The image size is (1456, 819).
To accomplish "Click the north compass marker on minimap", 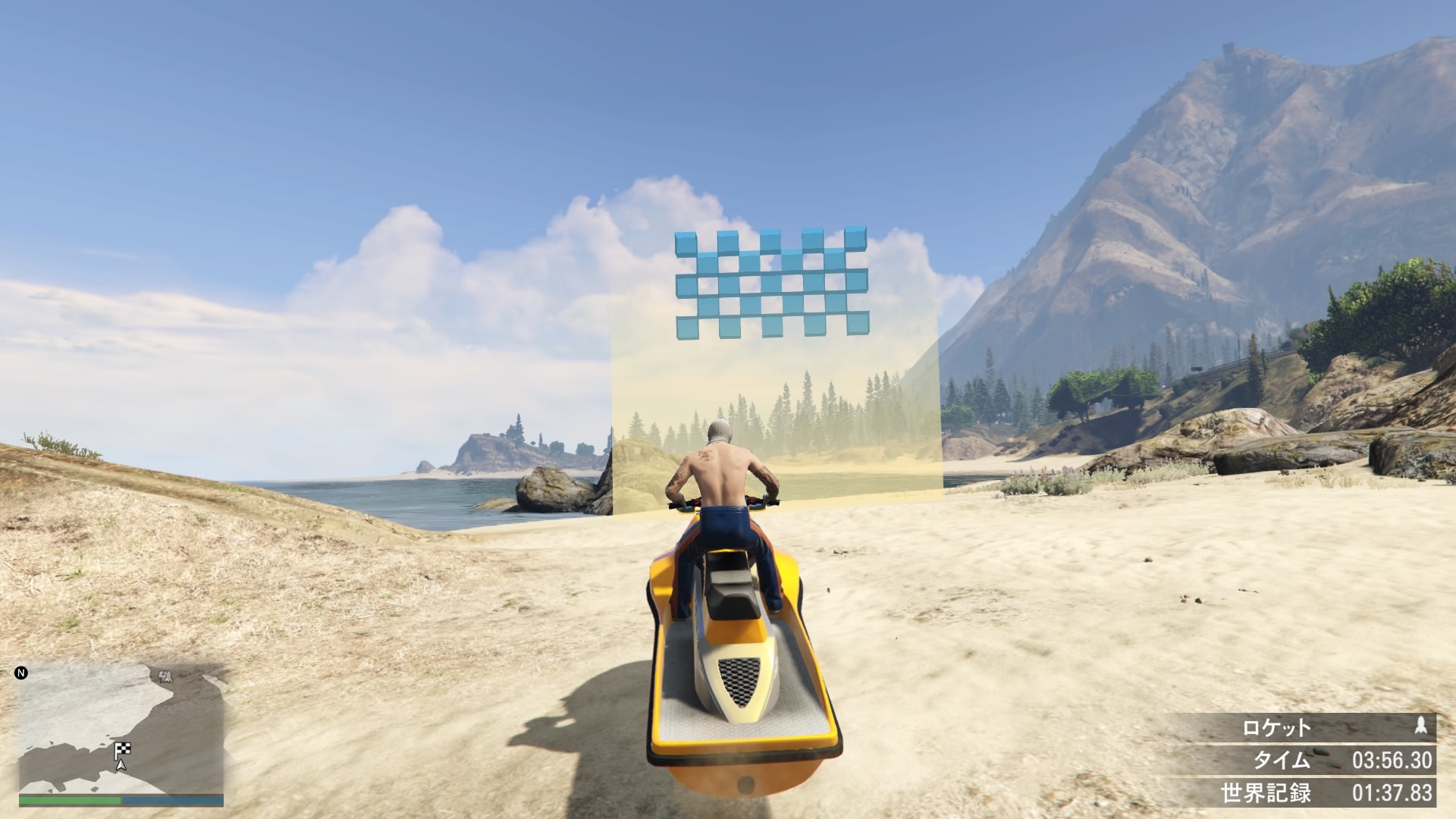I will tap(21, 673).
